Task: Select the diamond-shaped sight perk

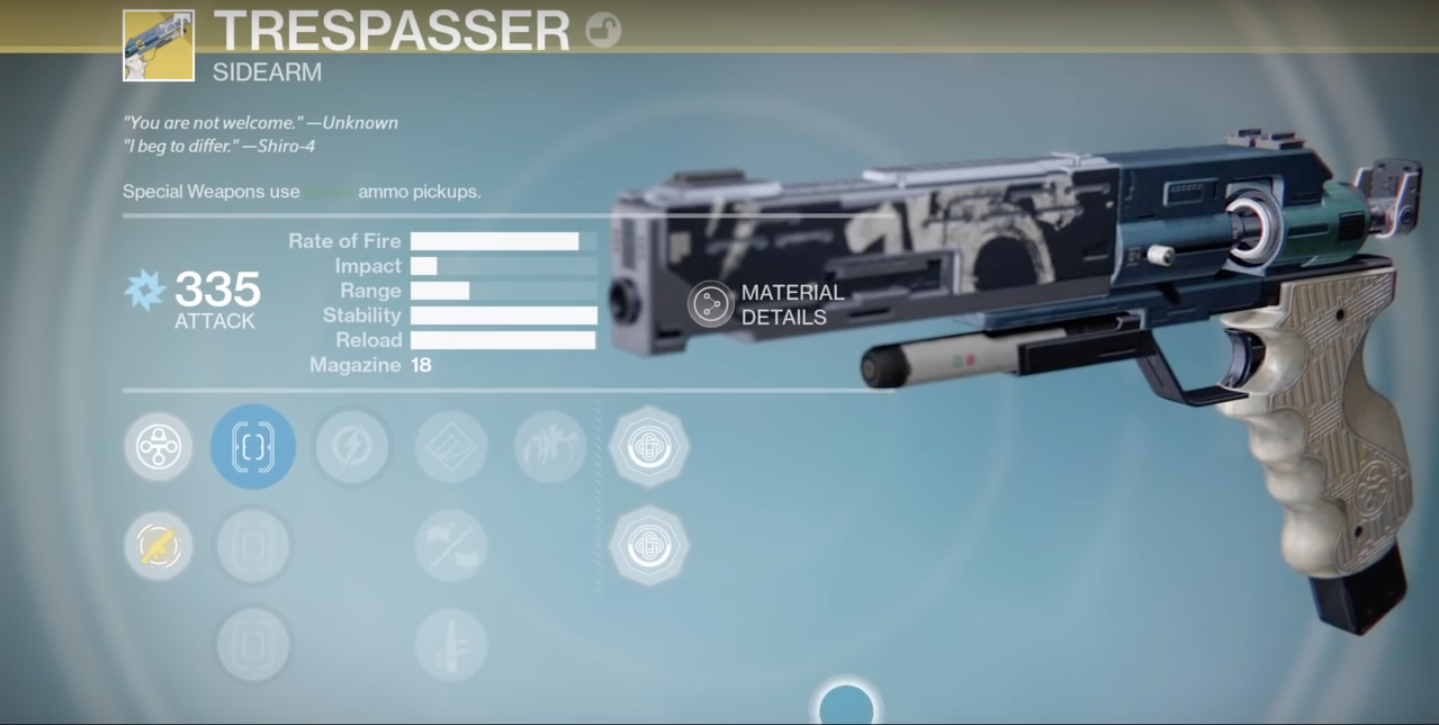Action: [450, 447]
